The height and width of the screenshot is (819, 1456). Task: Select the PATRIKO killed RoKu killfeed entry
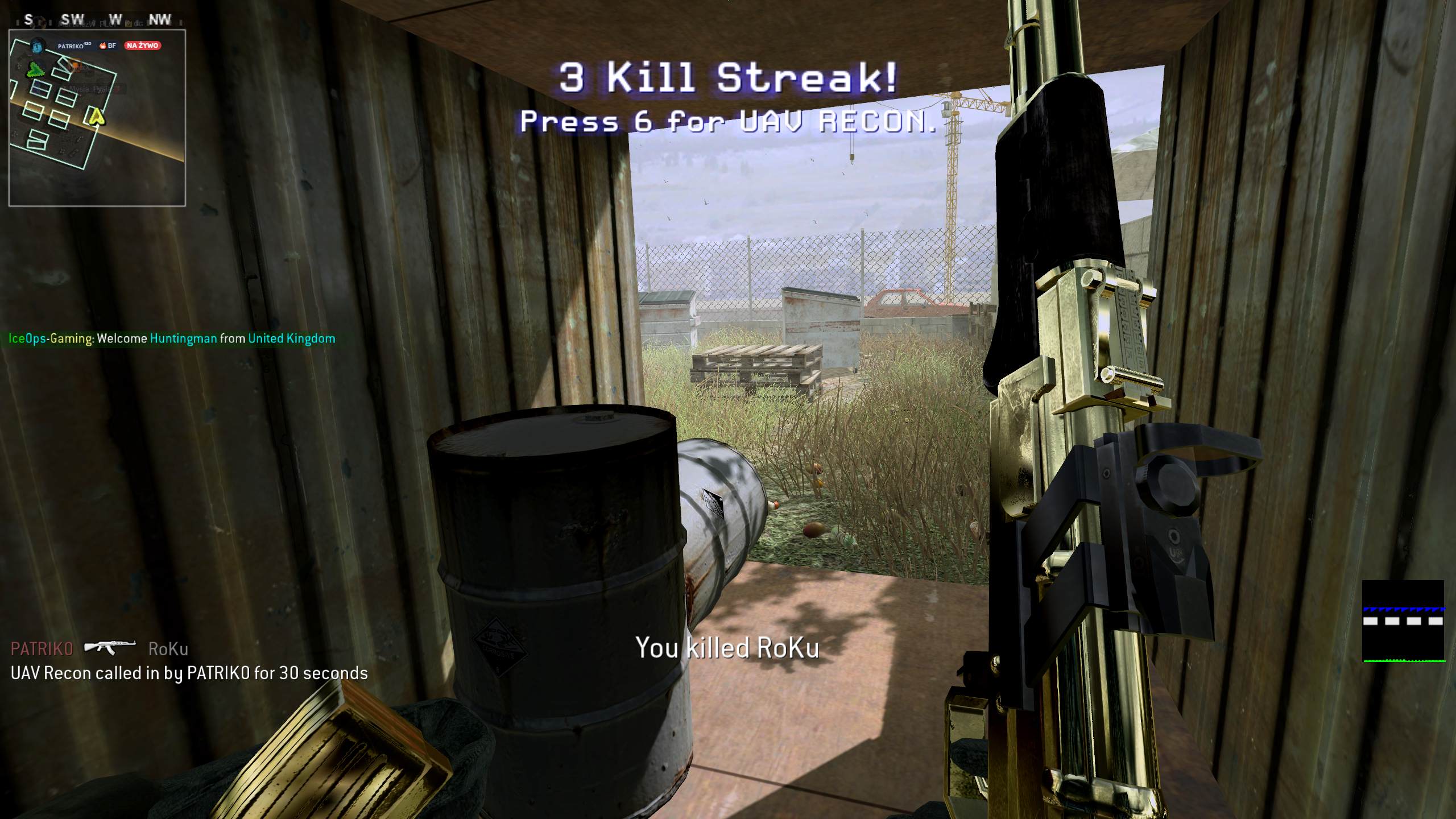click(100, 648)
